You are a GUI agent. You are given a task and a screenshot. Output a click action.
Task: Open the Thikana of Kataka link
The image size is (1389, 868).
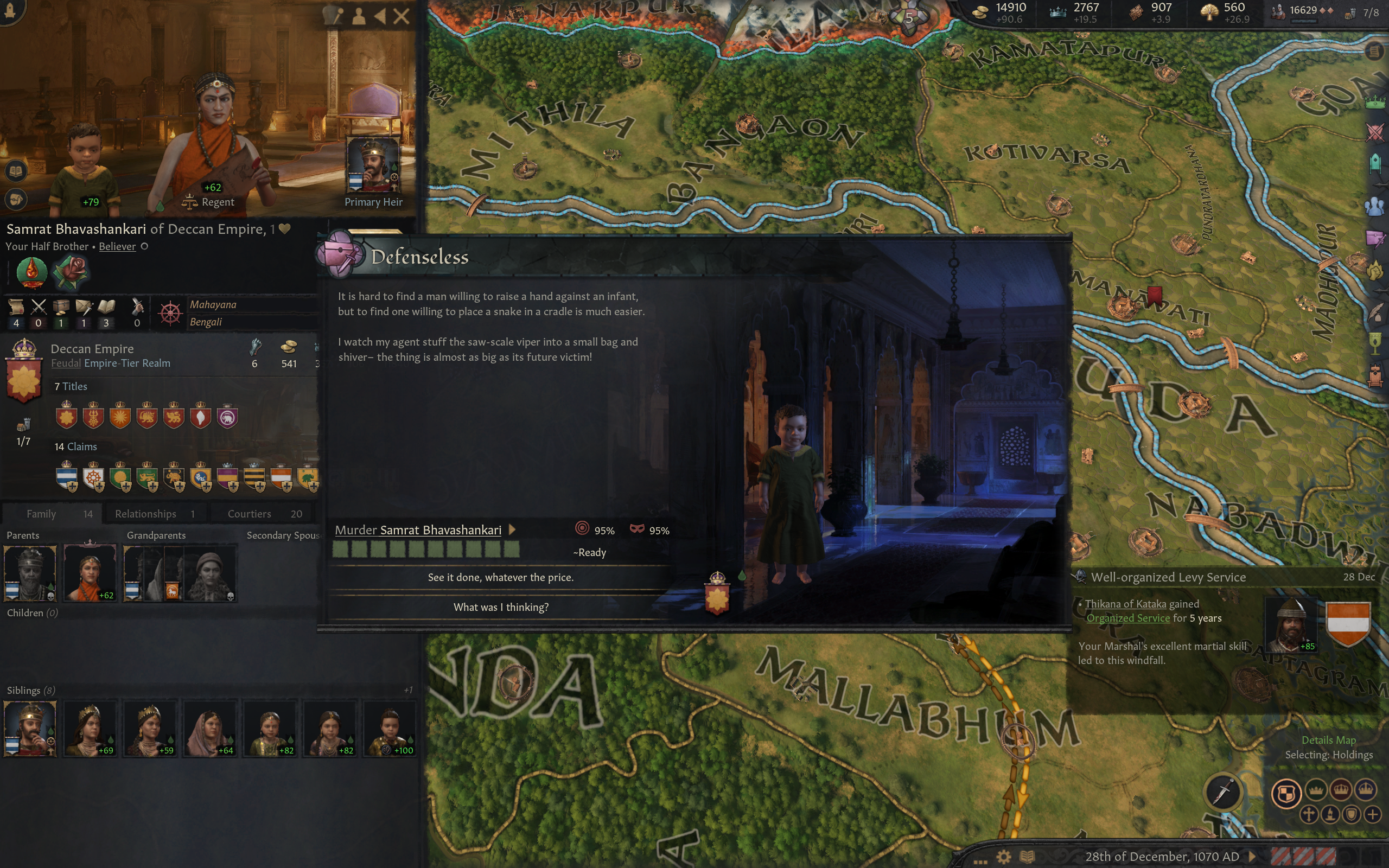pos(1125,604)
